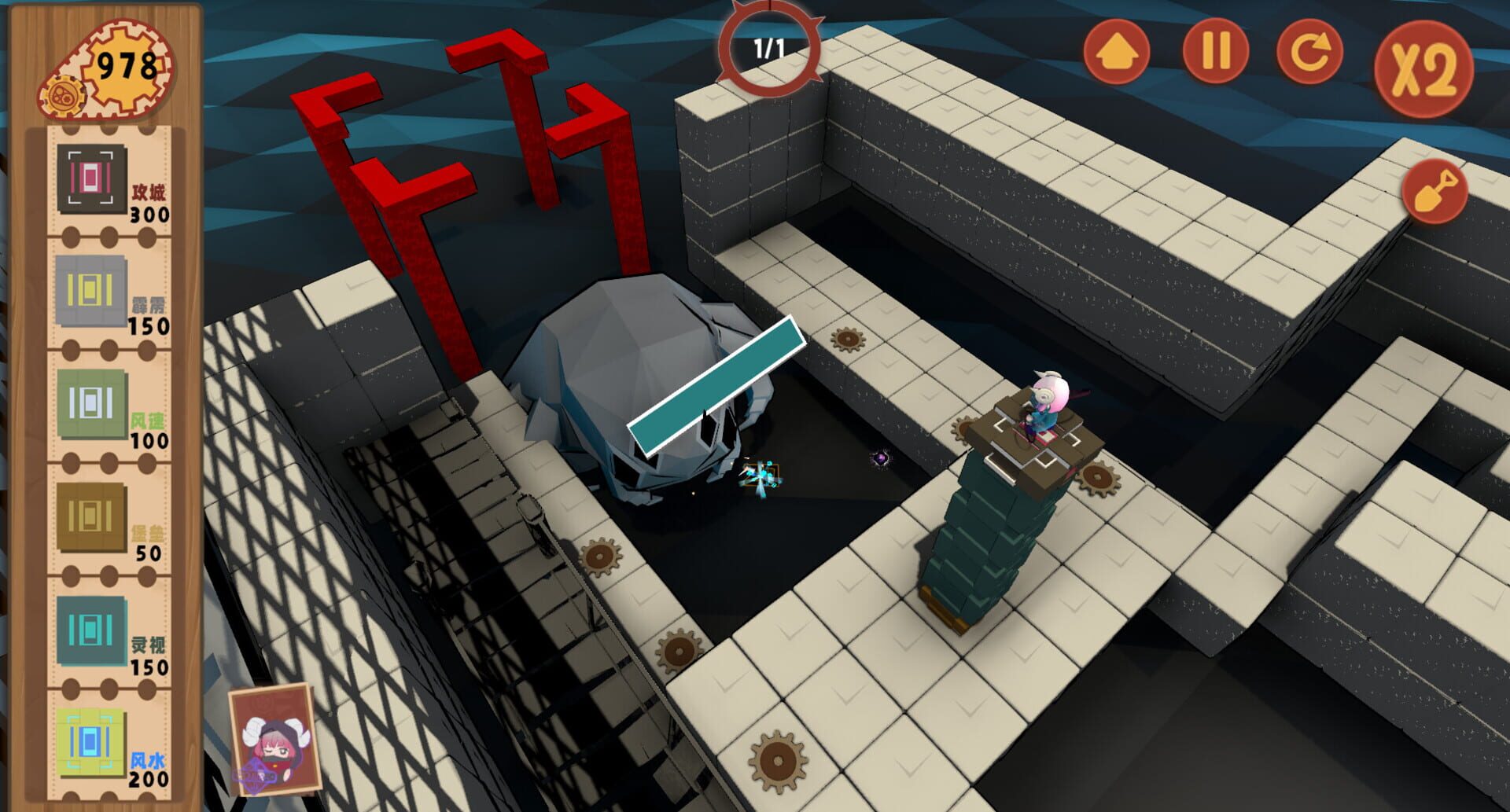Pick the 风水 feng shui tower costing 200
Viewport: 1510px width, 812px height.
point(88,743)
